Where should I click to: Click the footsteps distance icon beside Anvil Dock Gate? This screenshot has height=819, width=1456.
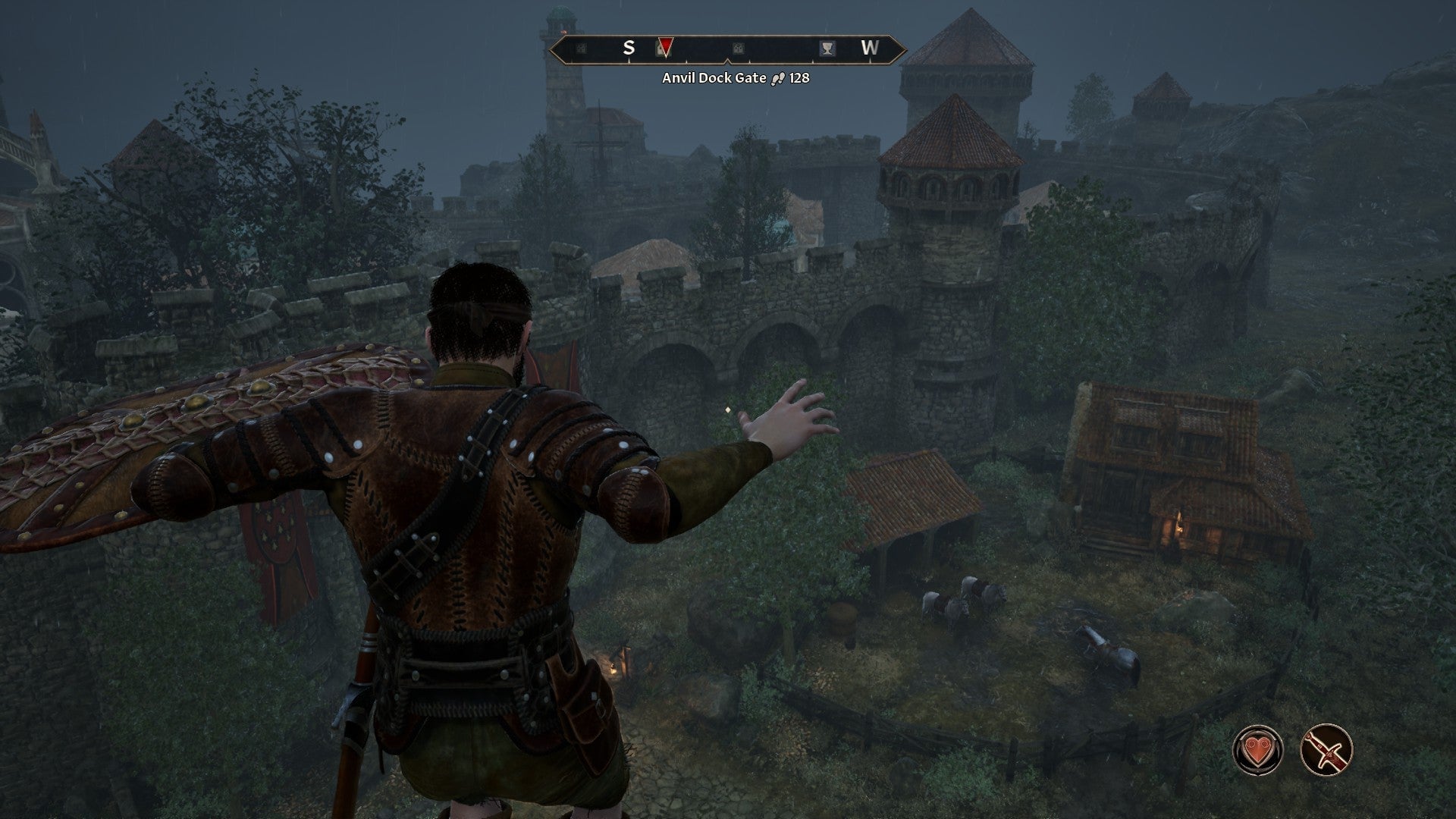(778, 78)
